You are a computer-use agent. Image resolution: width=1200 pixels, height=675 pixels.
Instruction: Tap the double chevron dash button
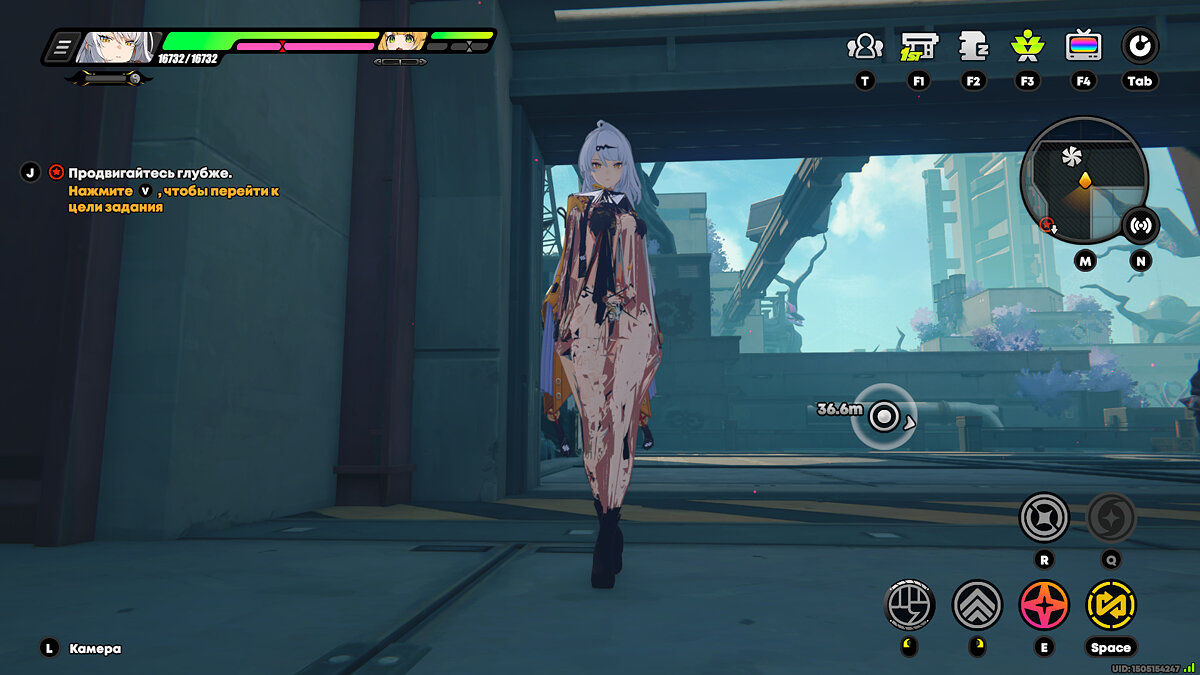(x=977, y=605)
